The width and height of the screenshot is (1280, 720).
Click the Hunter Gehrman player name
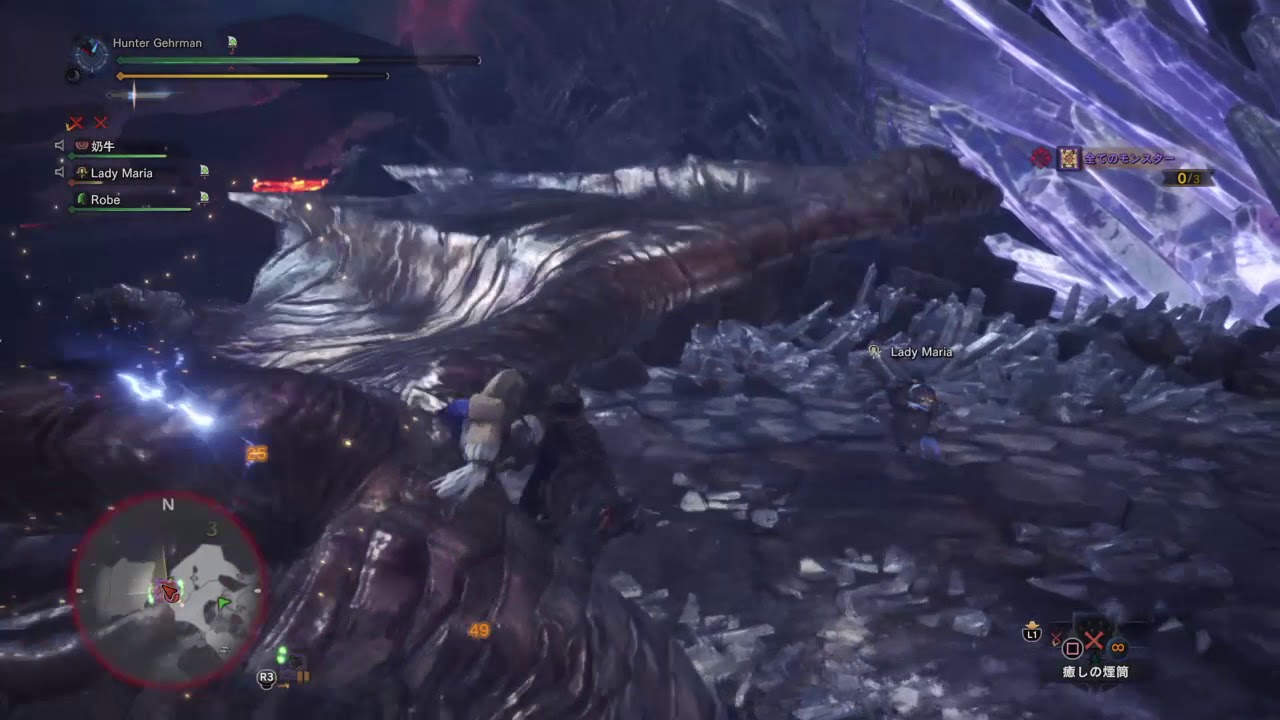point(157,43)
